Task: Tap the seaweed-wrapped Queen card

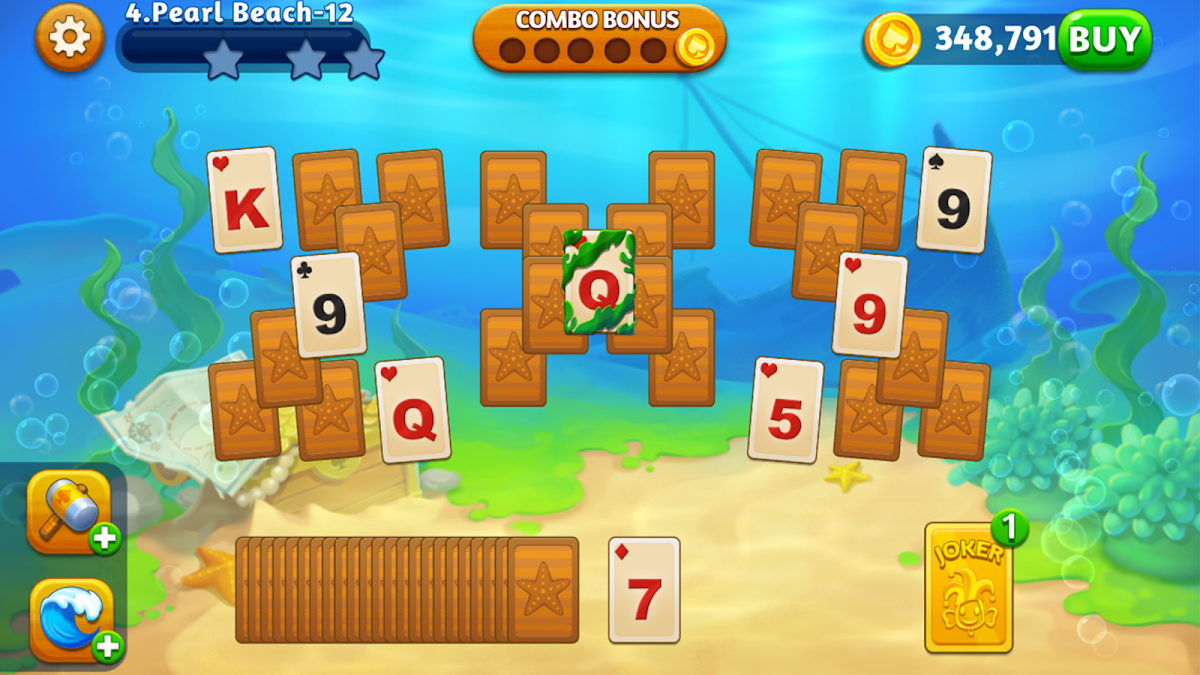Action: pos(598,282)
